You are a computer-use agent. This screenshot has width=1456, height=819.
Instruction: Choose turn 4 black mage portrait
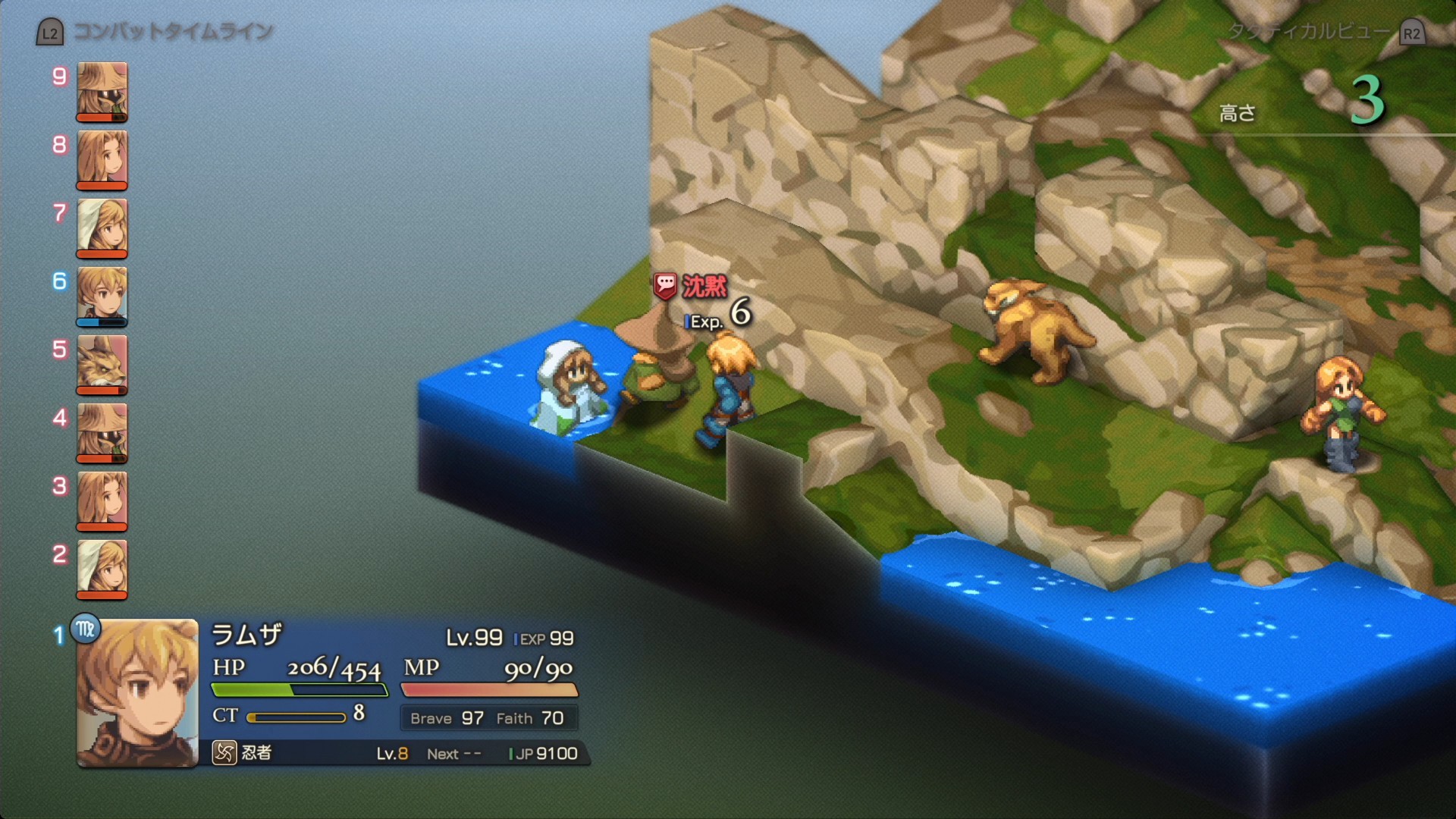click(x=102, y=432)
